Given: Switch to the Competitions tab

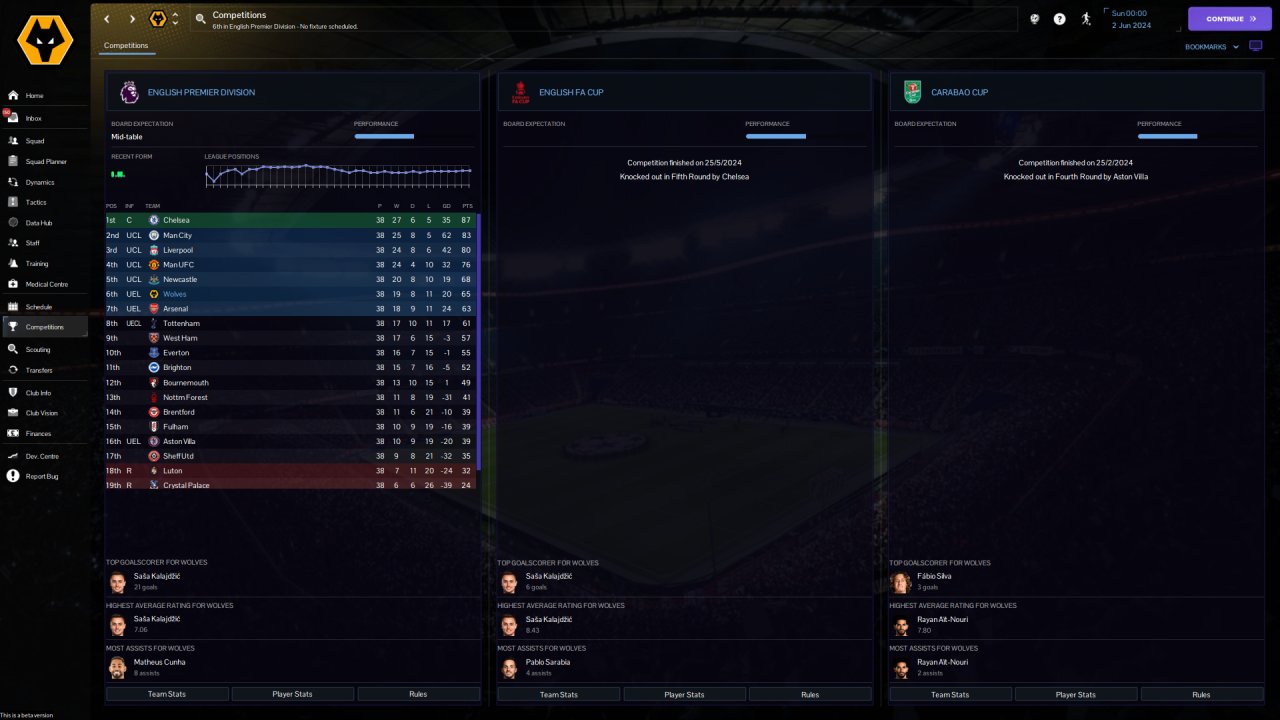Looking at the screenshot, I should point(126,45).
